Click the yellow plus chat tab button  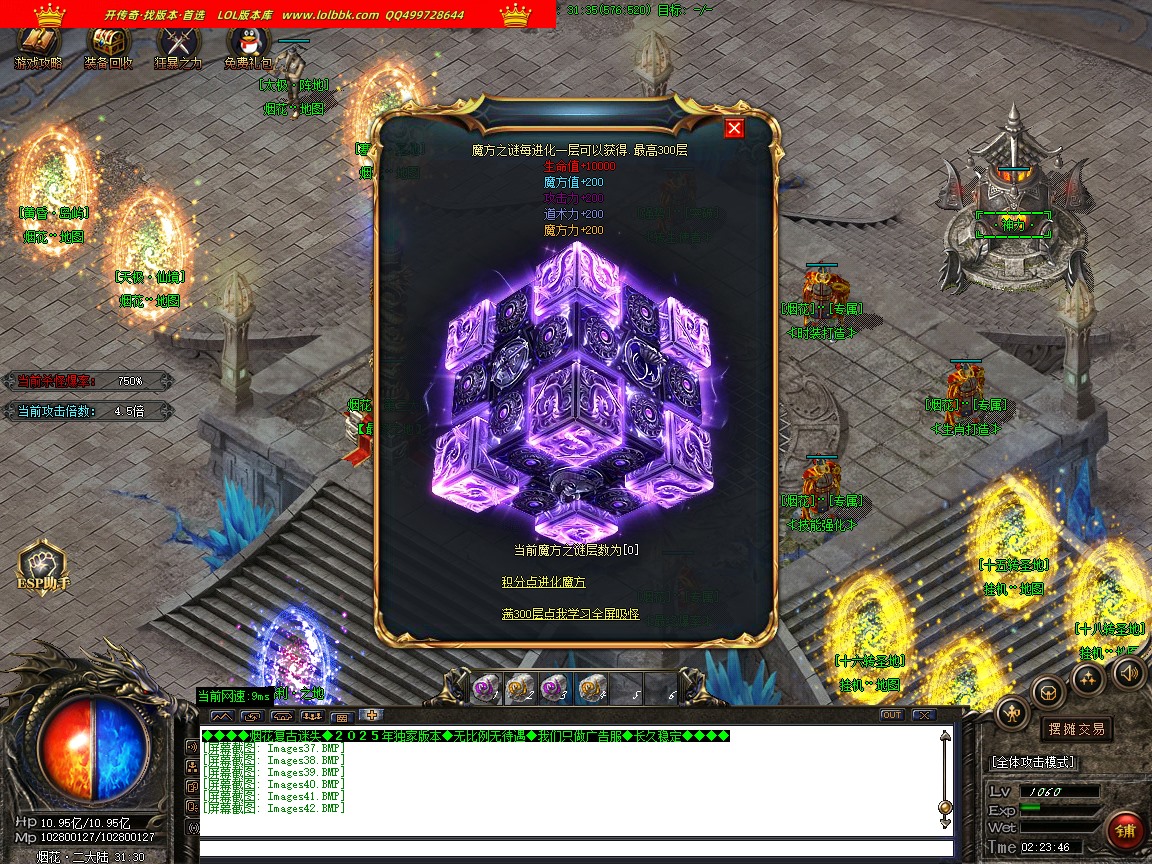pos(371,715)
